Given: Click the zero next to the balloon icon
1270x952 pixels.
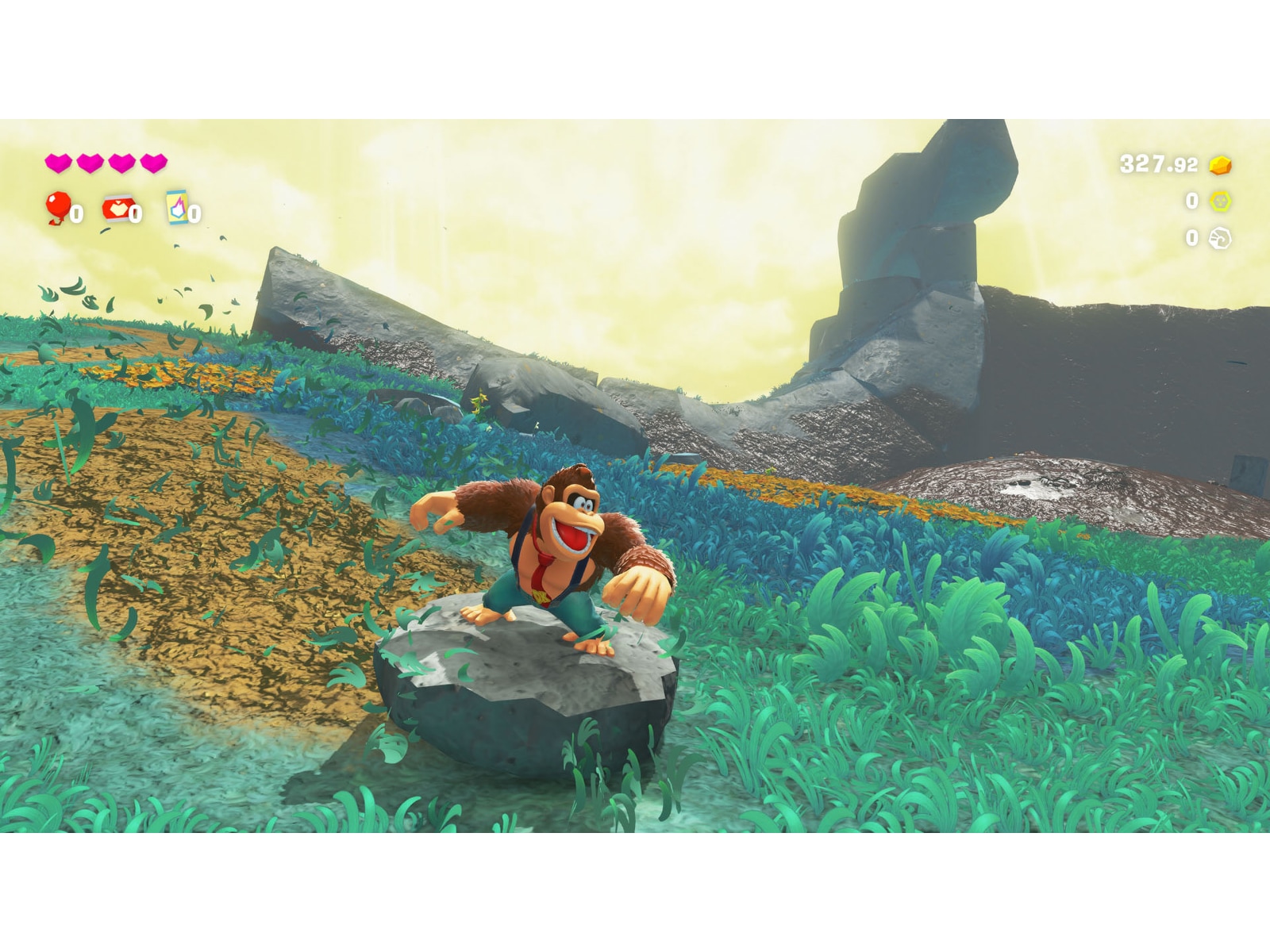Looking at the screenshot, I should coord(76,213).
